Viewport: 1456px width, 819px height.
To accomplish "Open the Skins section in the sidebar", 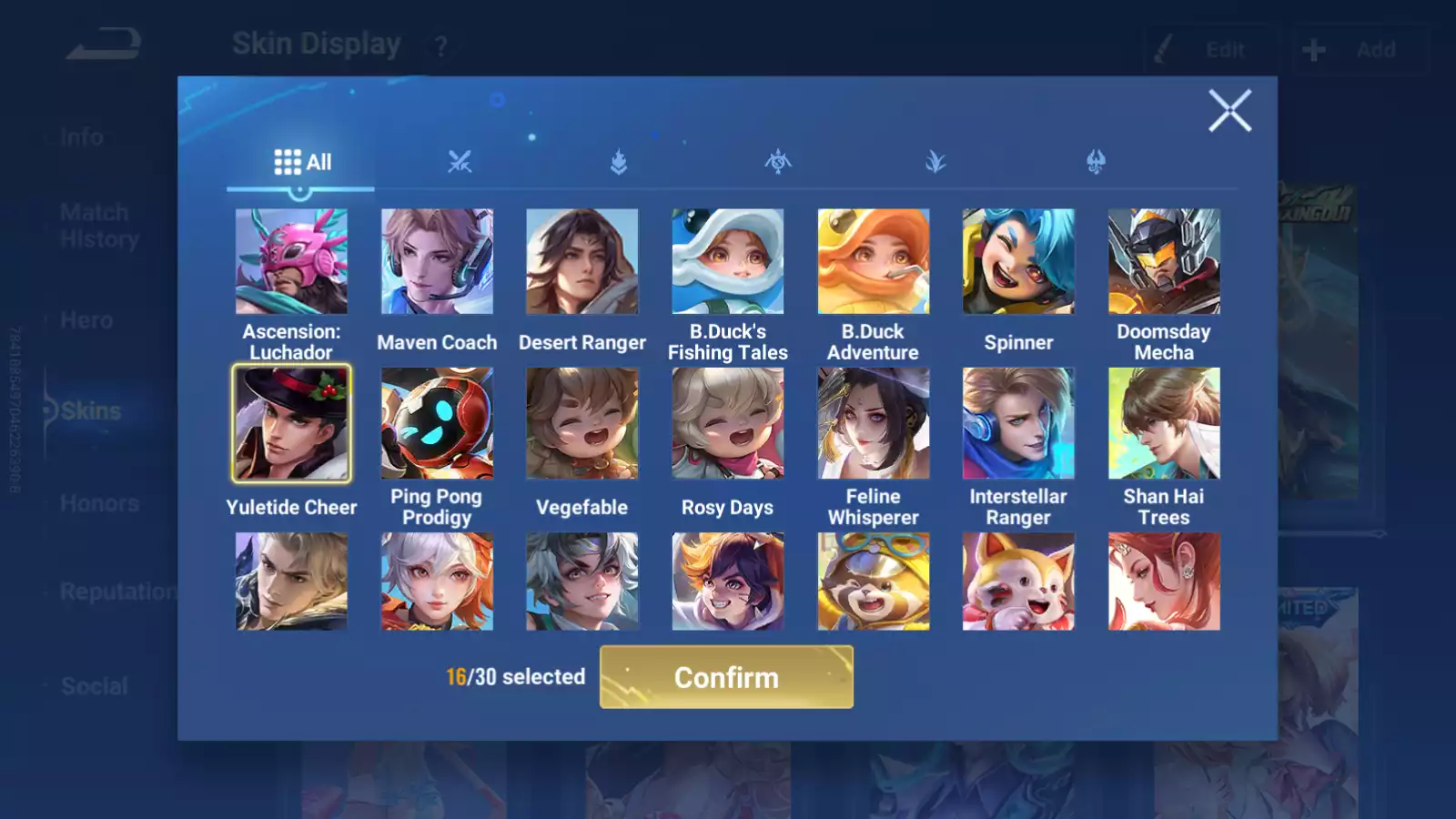I will (x=88, y=410).
